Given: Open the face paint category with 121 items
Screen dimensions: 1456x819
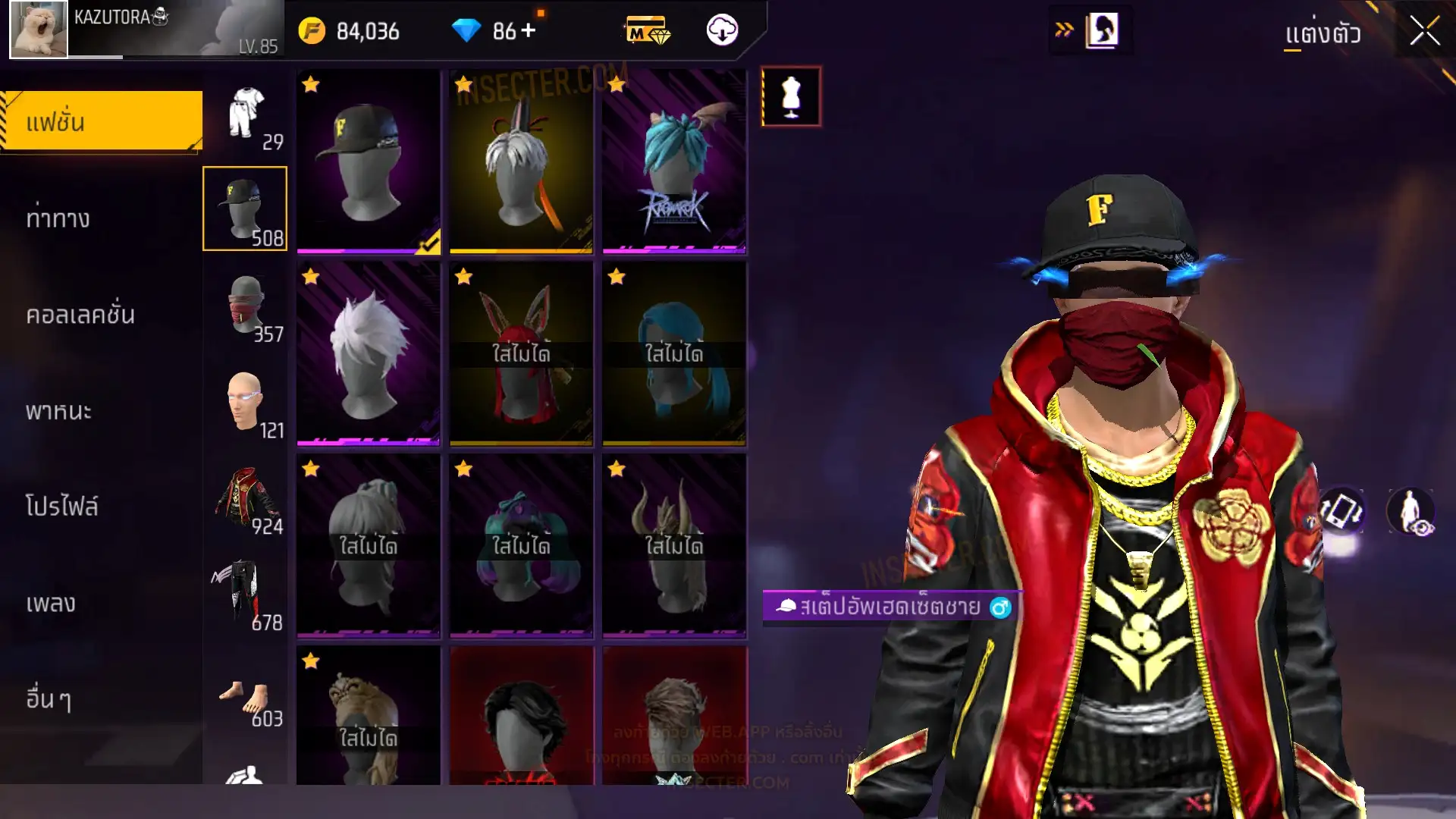Looking at the screenshot, I should [246, 402].
